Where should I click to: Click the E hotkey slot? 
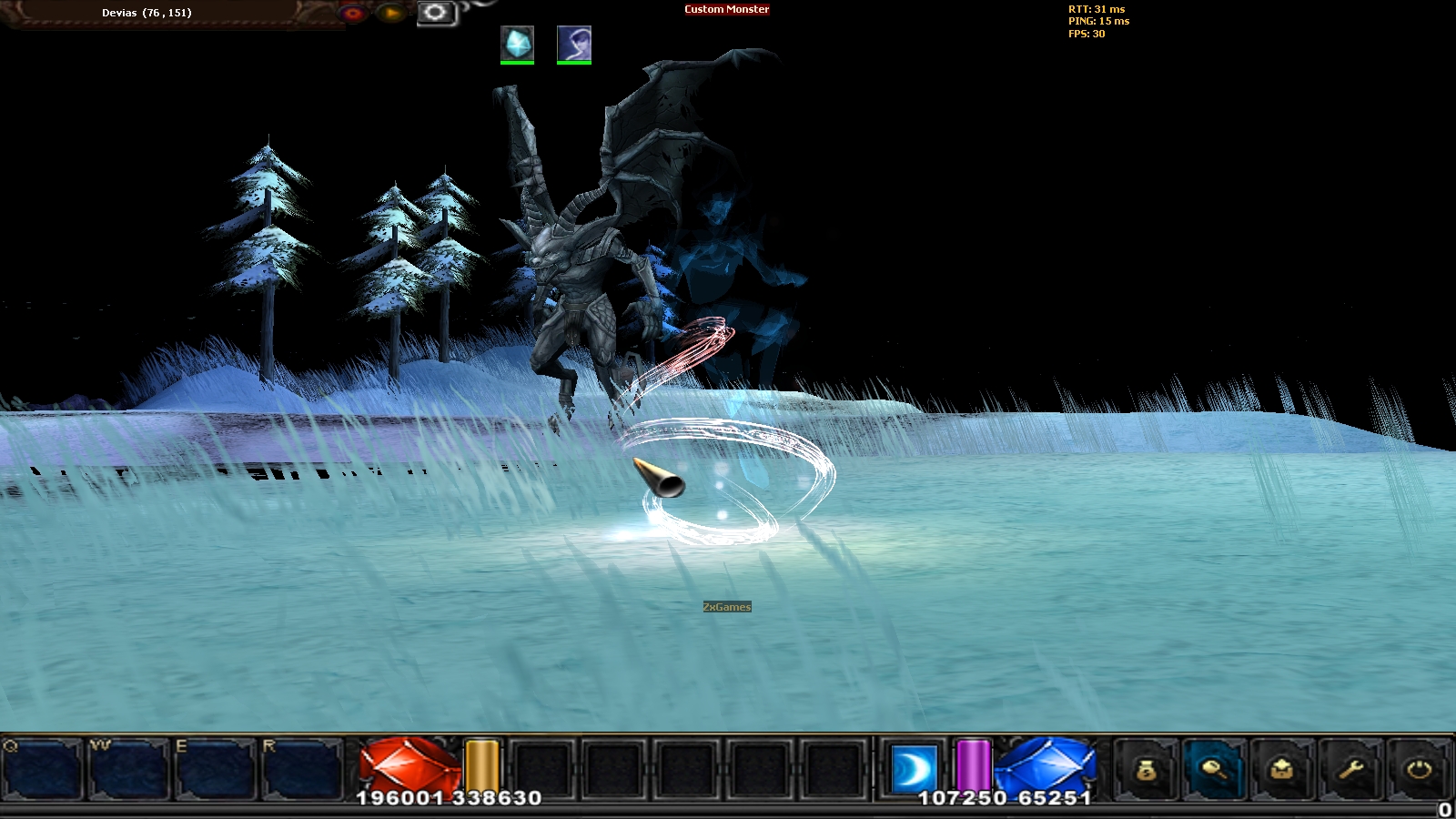pyautogui.click(x=215, y=769)
